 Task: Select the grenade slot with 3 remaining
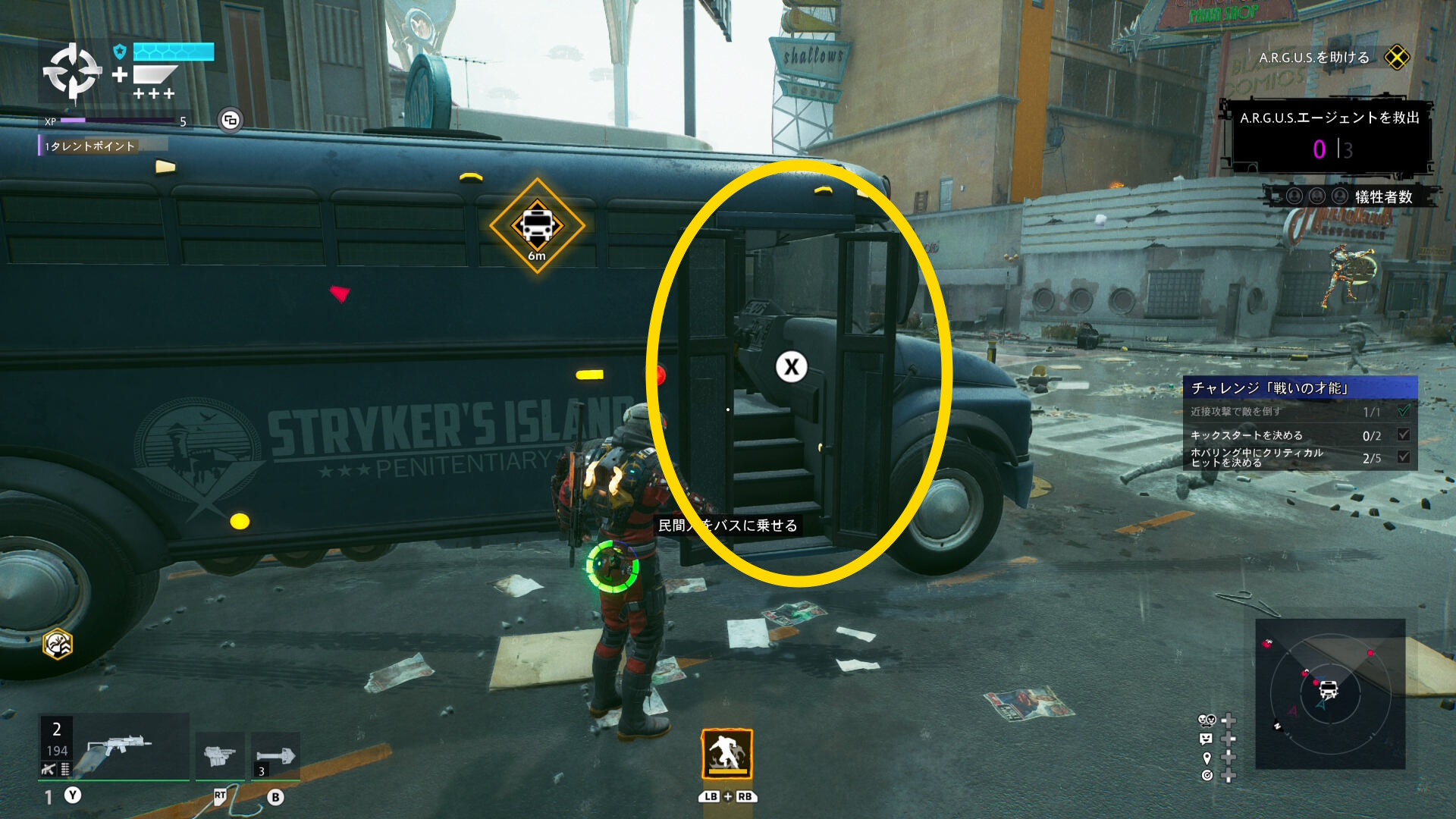275,755
